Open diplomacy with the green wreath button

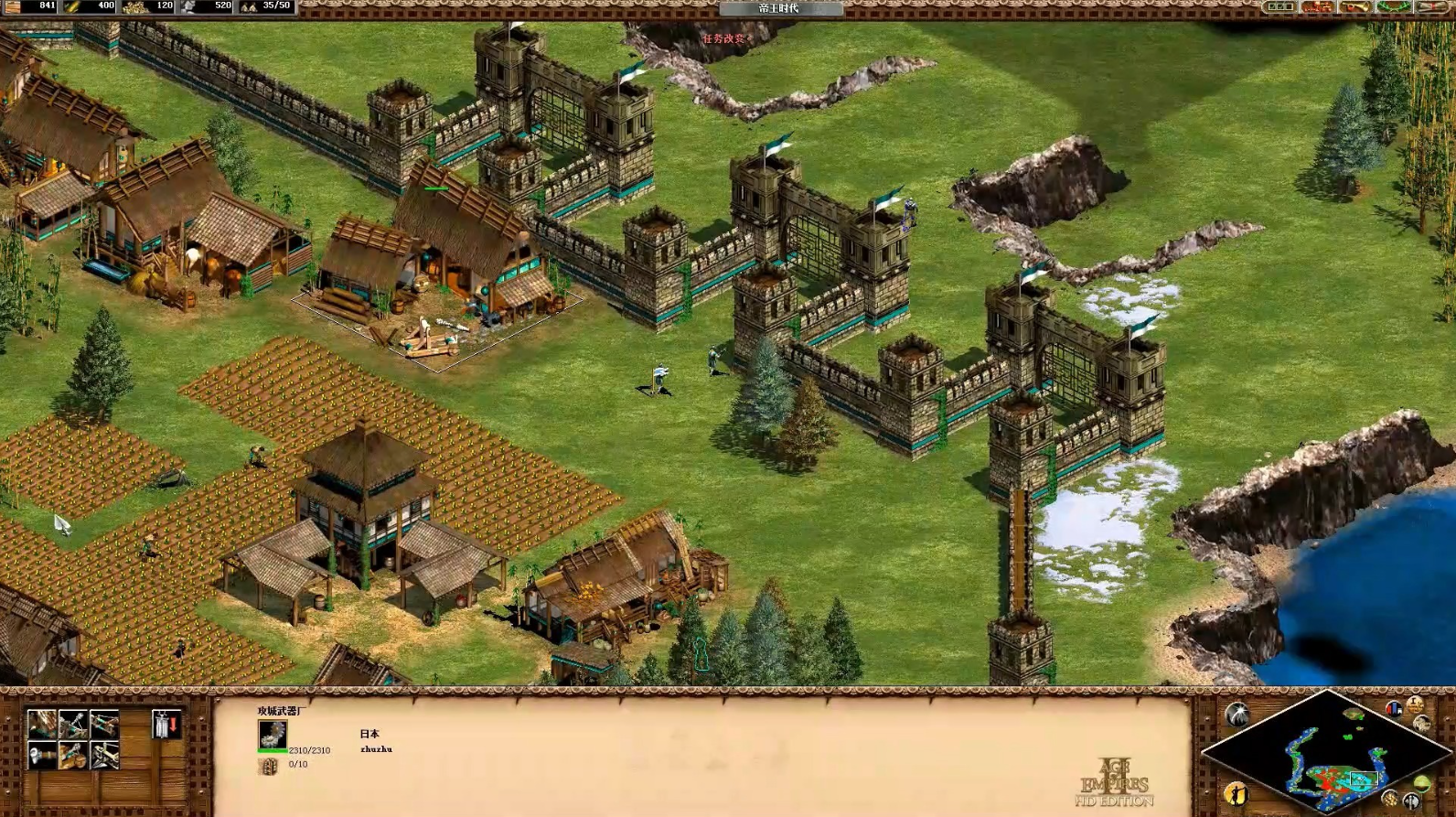pos(1393,7)
